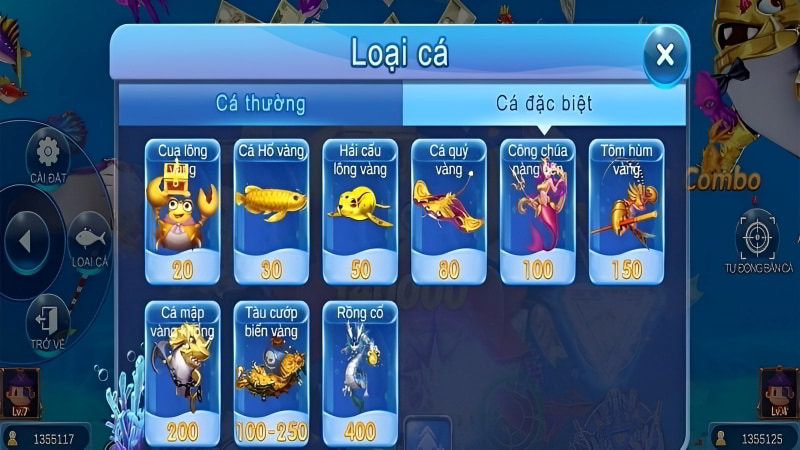Switch to the Cá thường tab
The width and height of the screenshot is (800, 450).
pos(260,103)
